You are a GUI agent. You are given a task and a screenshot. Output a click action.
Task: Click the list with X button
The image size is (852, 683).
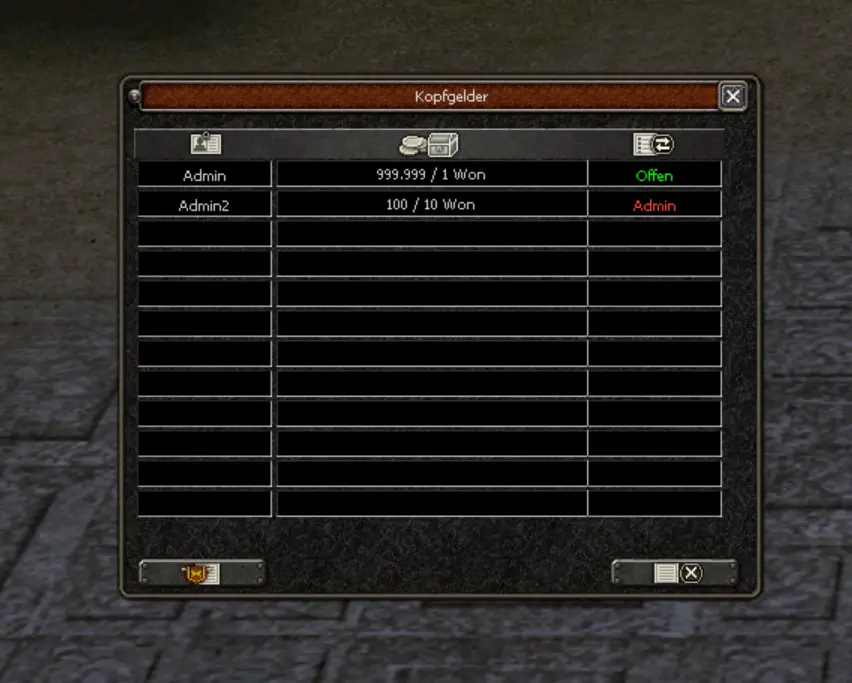click(x=674, y=573)
